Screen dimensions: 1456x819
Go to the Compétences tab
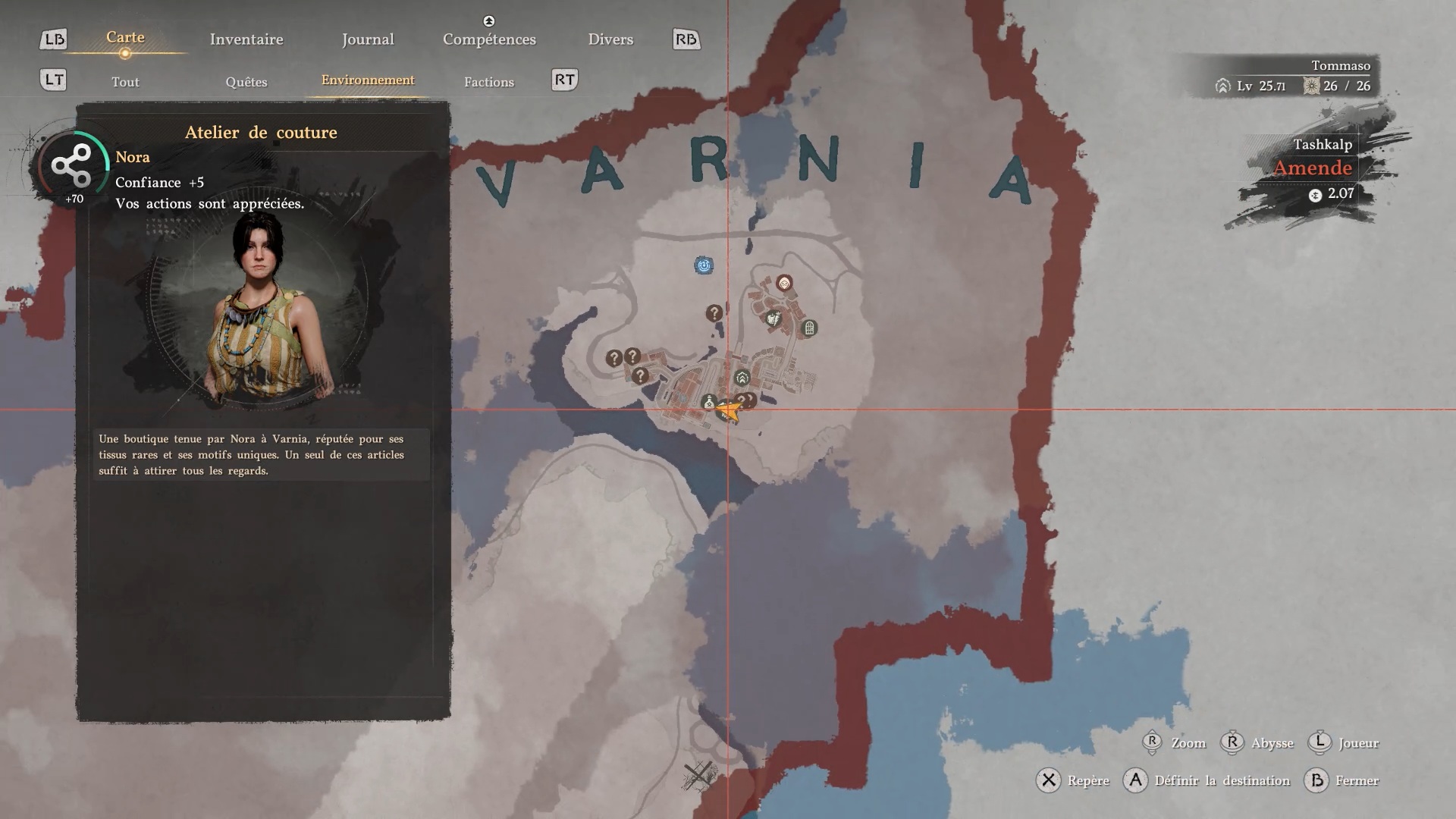click(489, 39)
